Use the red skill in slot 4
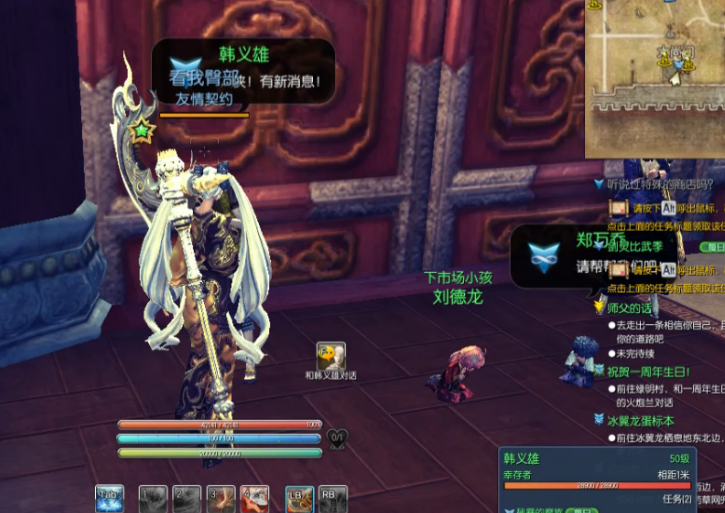Screen dimensions: 725x513 coord(254,498)
